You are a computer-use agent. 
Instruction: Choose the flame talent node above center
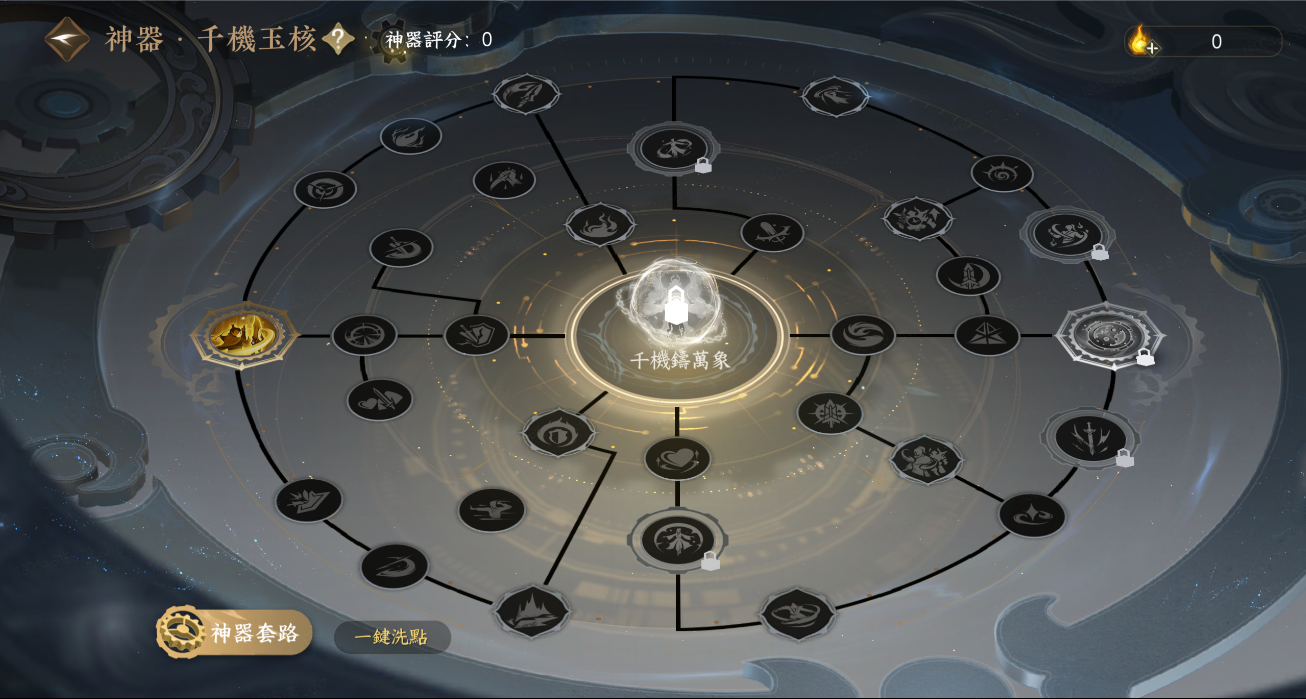point(600,225)
